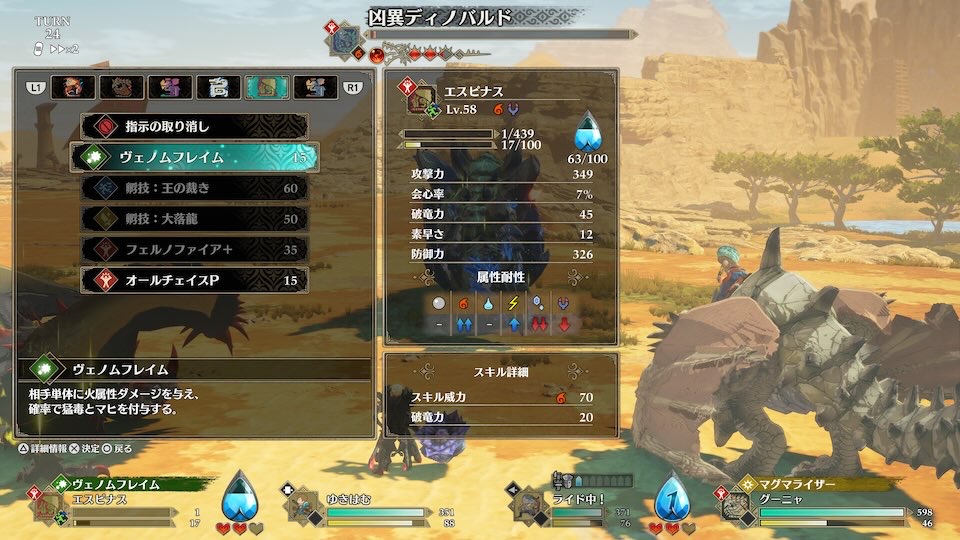Viewport: 960px width, 540px height.
Task: Pick the 絆技：大落龍 kinship skill
Action: 193,219
